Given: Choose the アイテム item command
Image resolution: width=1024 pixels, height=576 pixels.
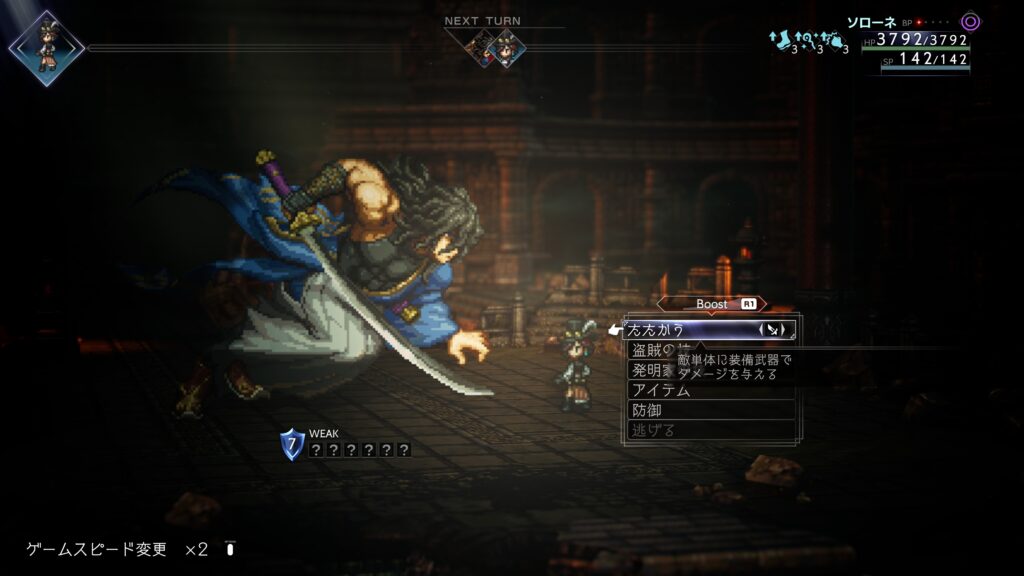Looking at the screenshot, I should [660, 390].
